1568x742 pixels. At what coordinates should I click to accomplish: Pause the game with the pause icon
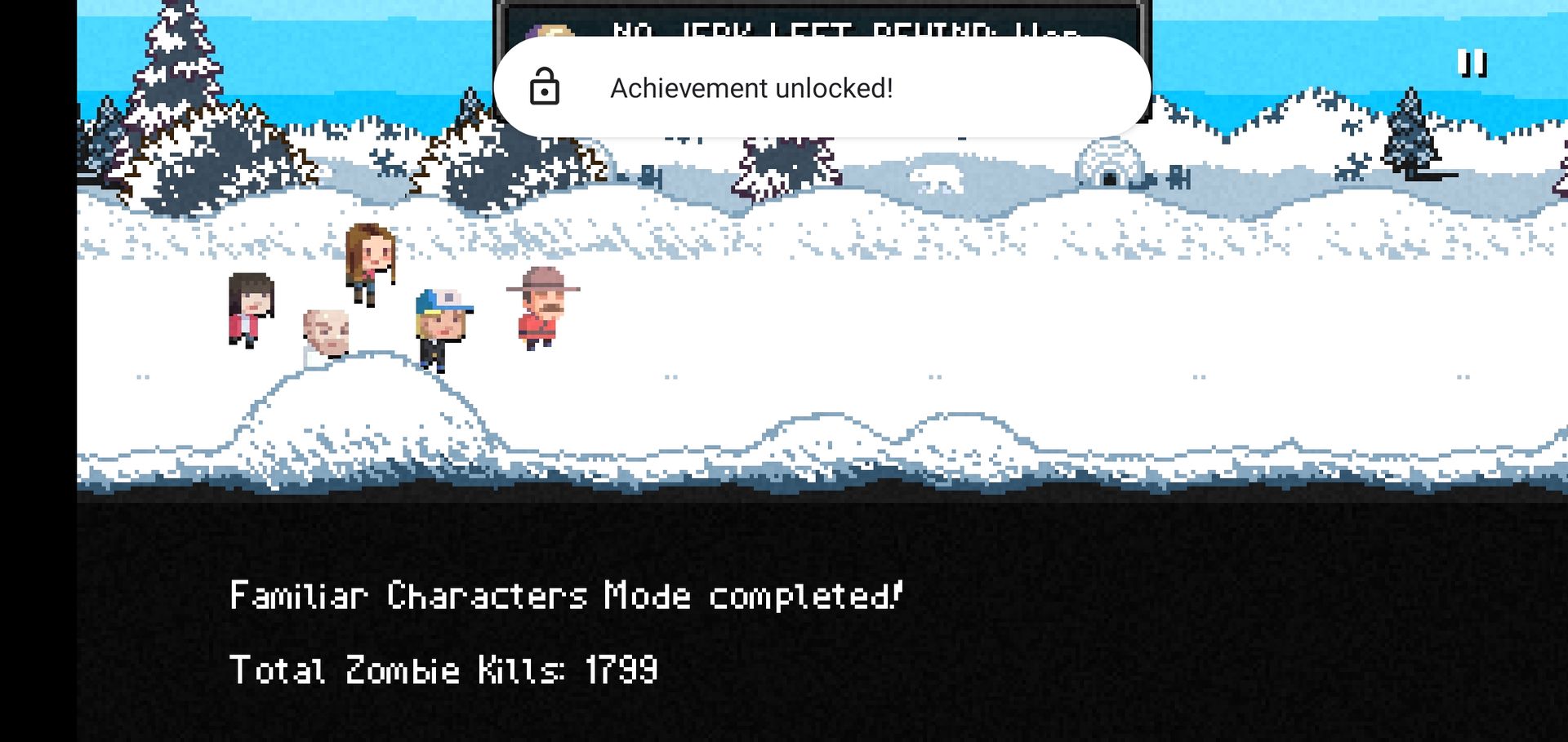click(x=1472, y=63)
